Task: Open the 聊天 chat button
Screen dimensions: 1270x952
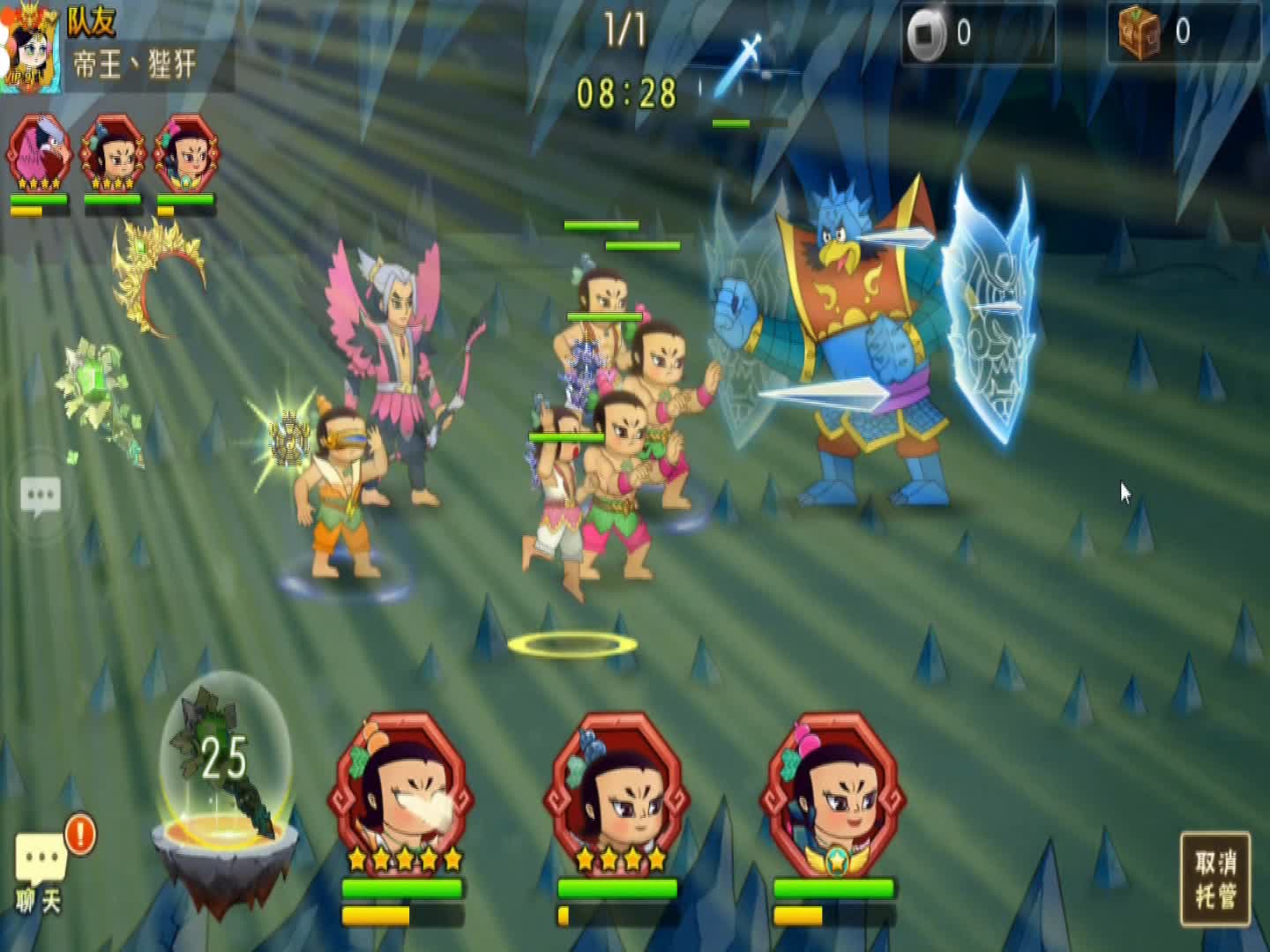Action: [40, 868]
